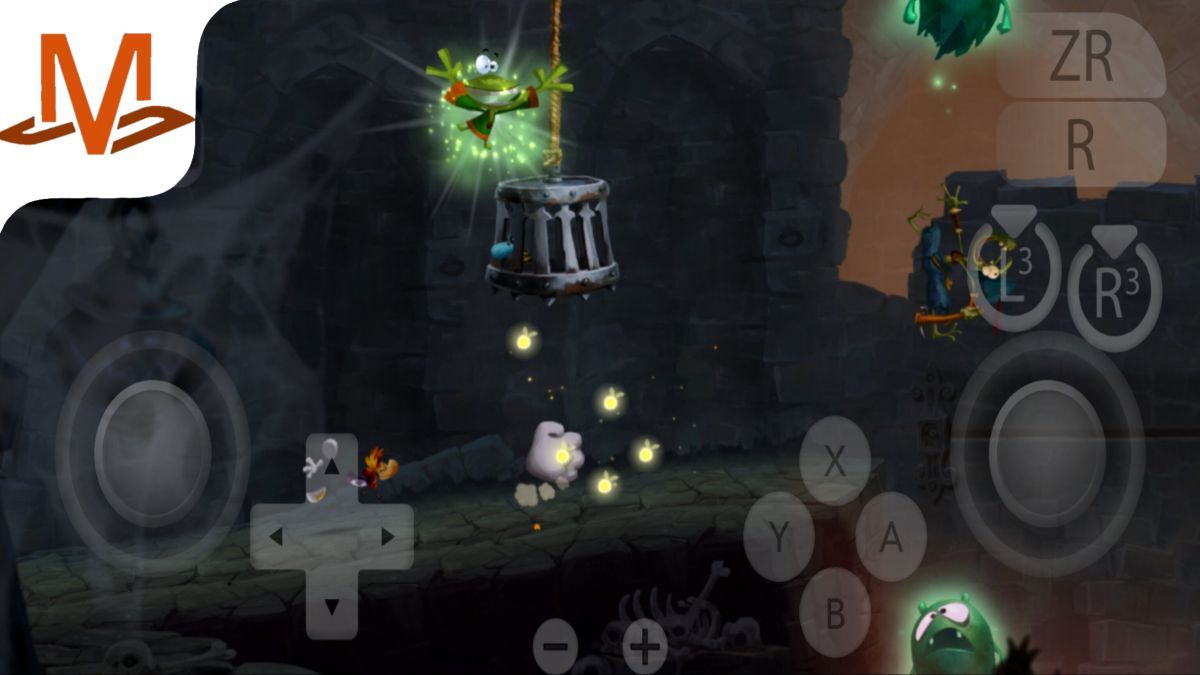Viewport: 1200px width, 675px height.
Task: Tap the A face button
Action: click(x=891, y=538)
